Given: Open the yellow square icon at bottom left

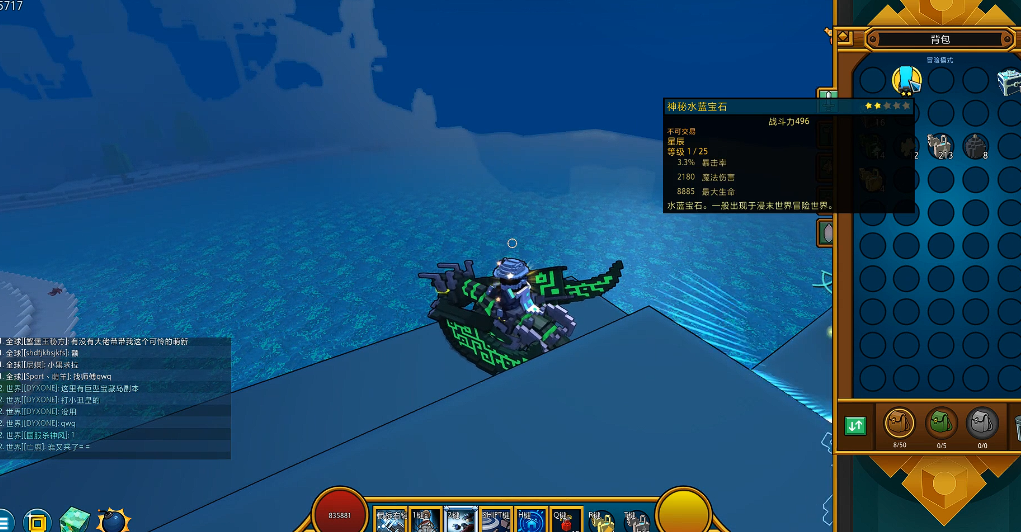Looking at the screenshot, I should click(38, 521).
